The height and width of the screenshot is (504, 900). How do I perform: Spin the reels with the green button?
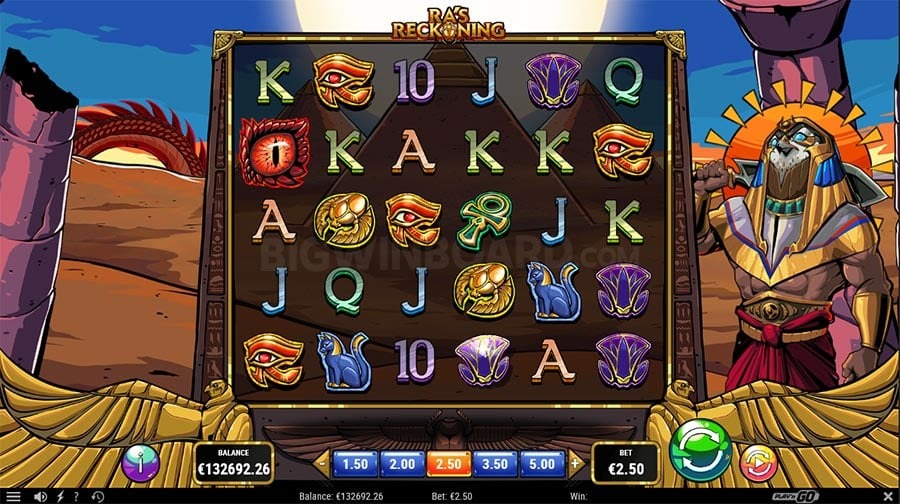(x=700, y=451)
